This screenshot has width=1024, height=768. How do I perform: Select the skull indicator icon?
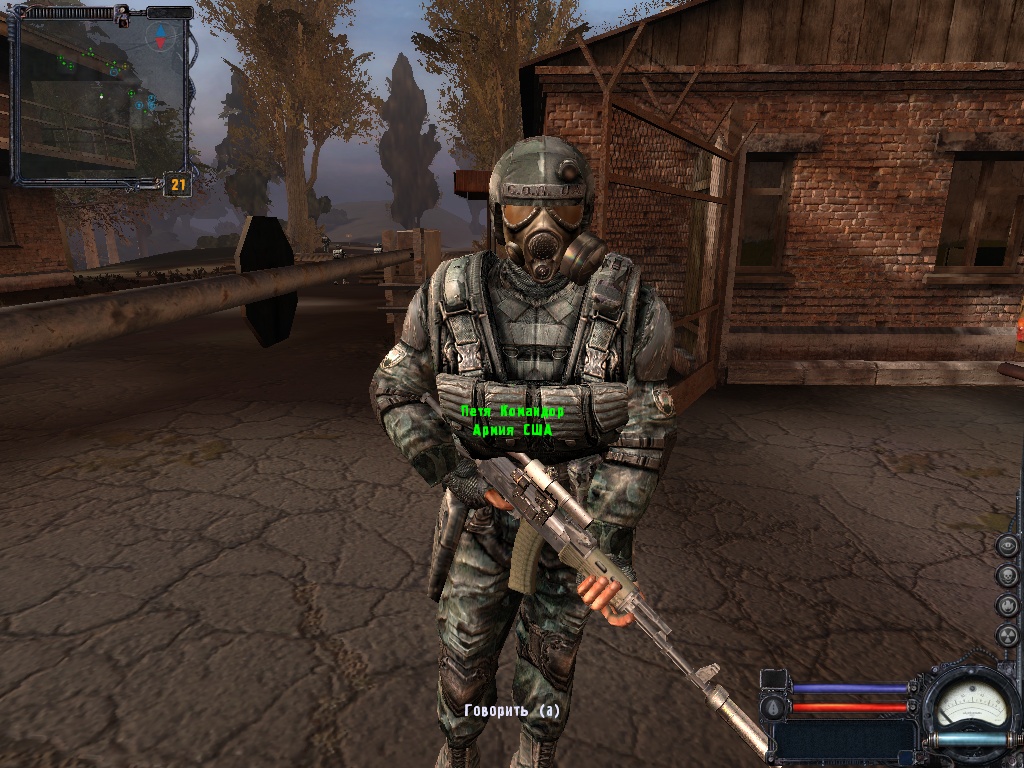click(x=1008, y=576)
